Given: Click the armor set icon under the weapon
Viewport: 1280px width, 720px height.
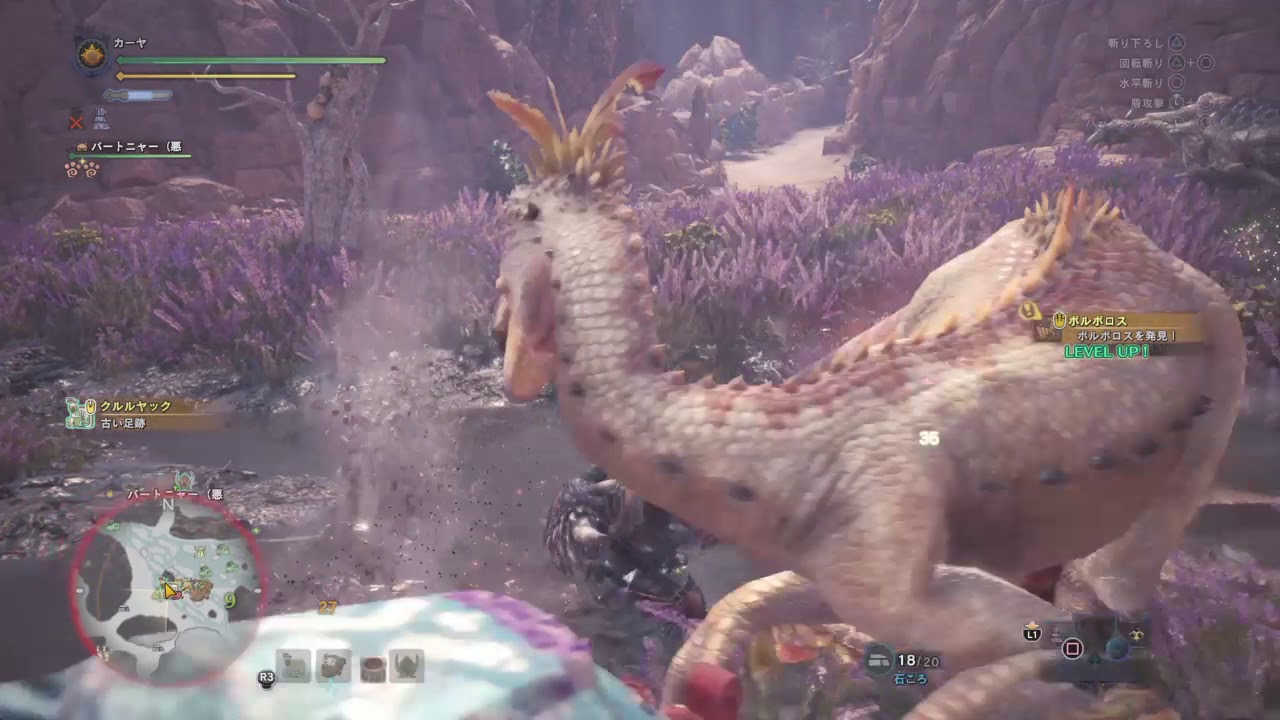Looking at the screenshot, I should click(101, 120).
